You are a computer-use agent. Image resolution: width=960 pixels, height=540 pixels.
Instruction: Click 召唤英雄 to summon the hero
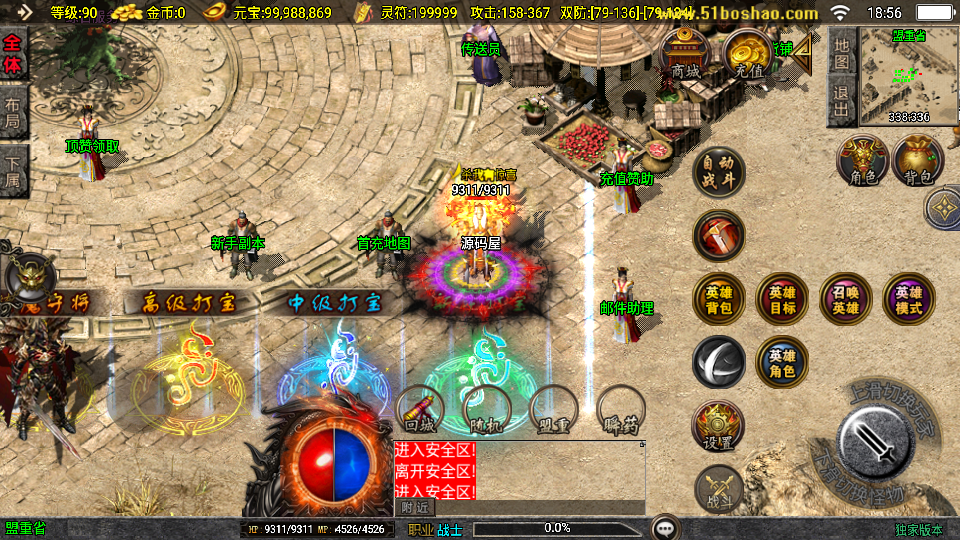(x=846, y=299)
